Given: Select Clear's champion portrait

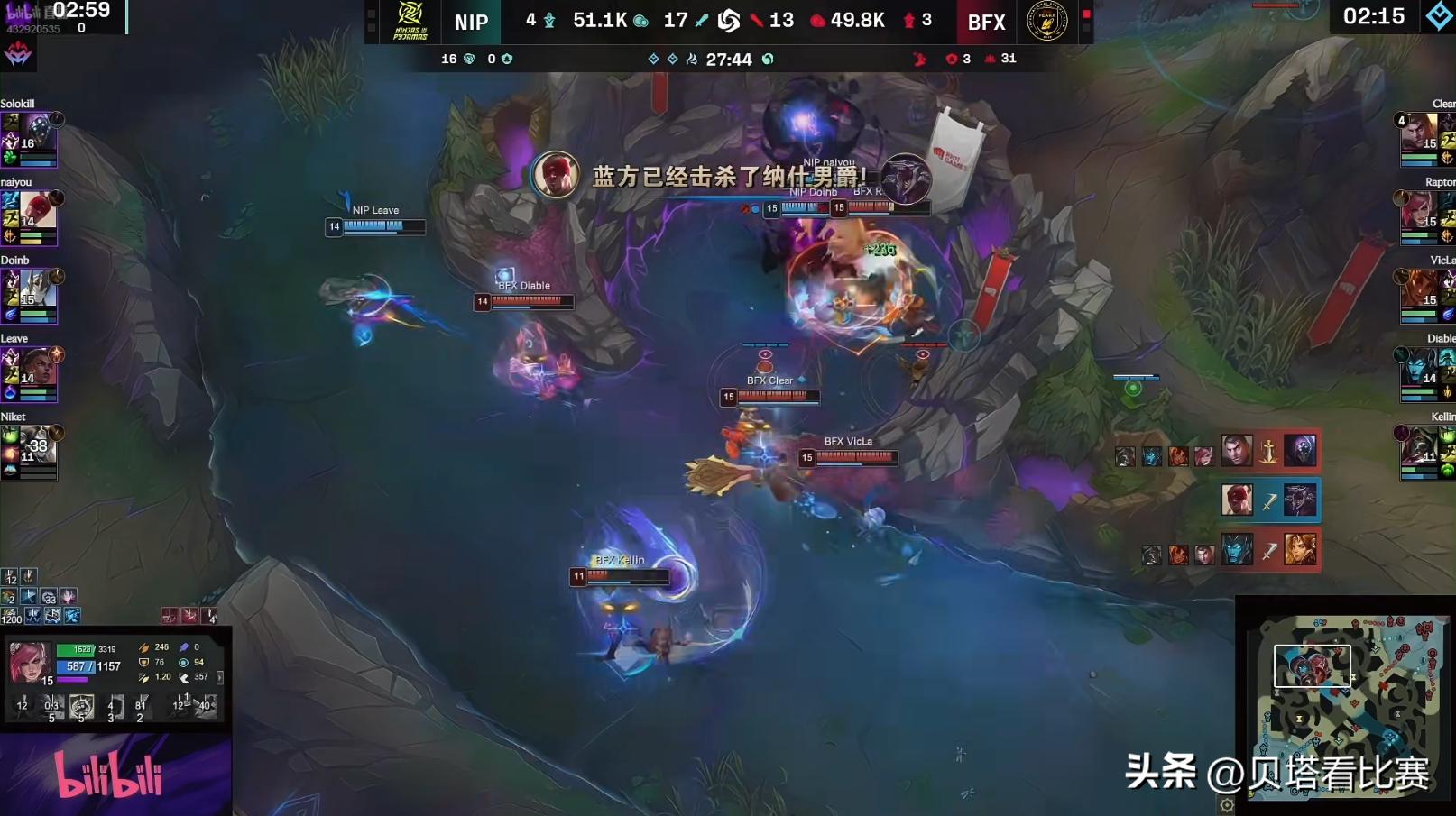Looking at the screenshot, I should click(x=1418, y=133).
